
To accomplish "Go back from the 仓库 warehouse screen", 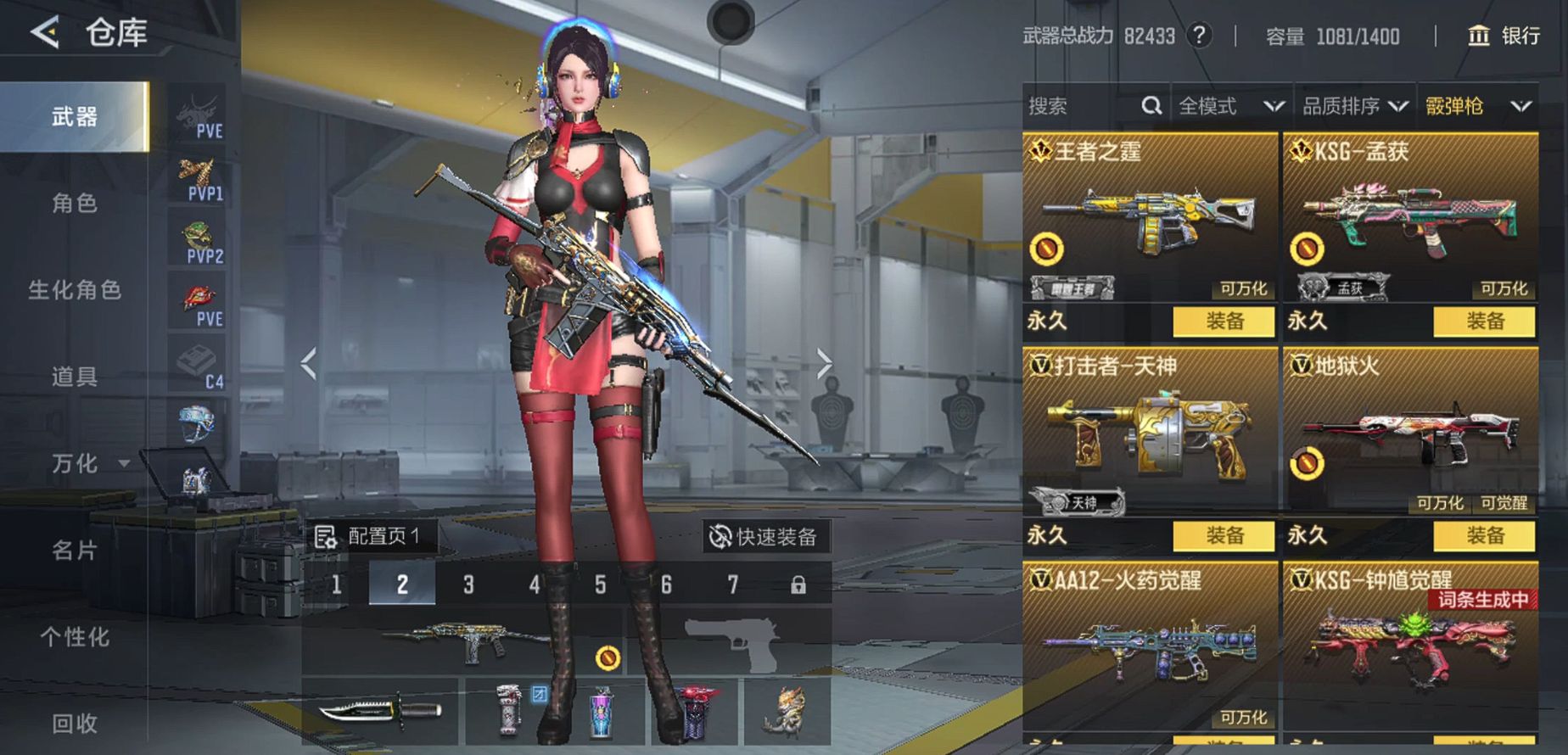I will [46, 33].
